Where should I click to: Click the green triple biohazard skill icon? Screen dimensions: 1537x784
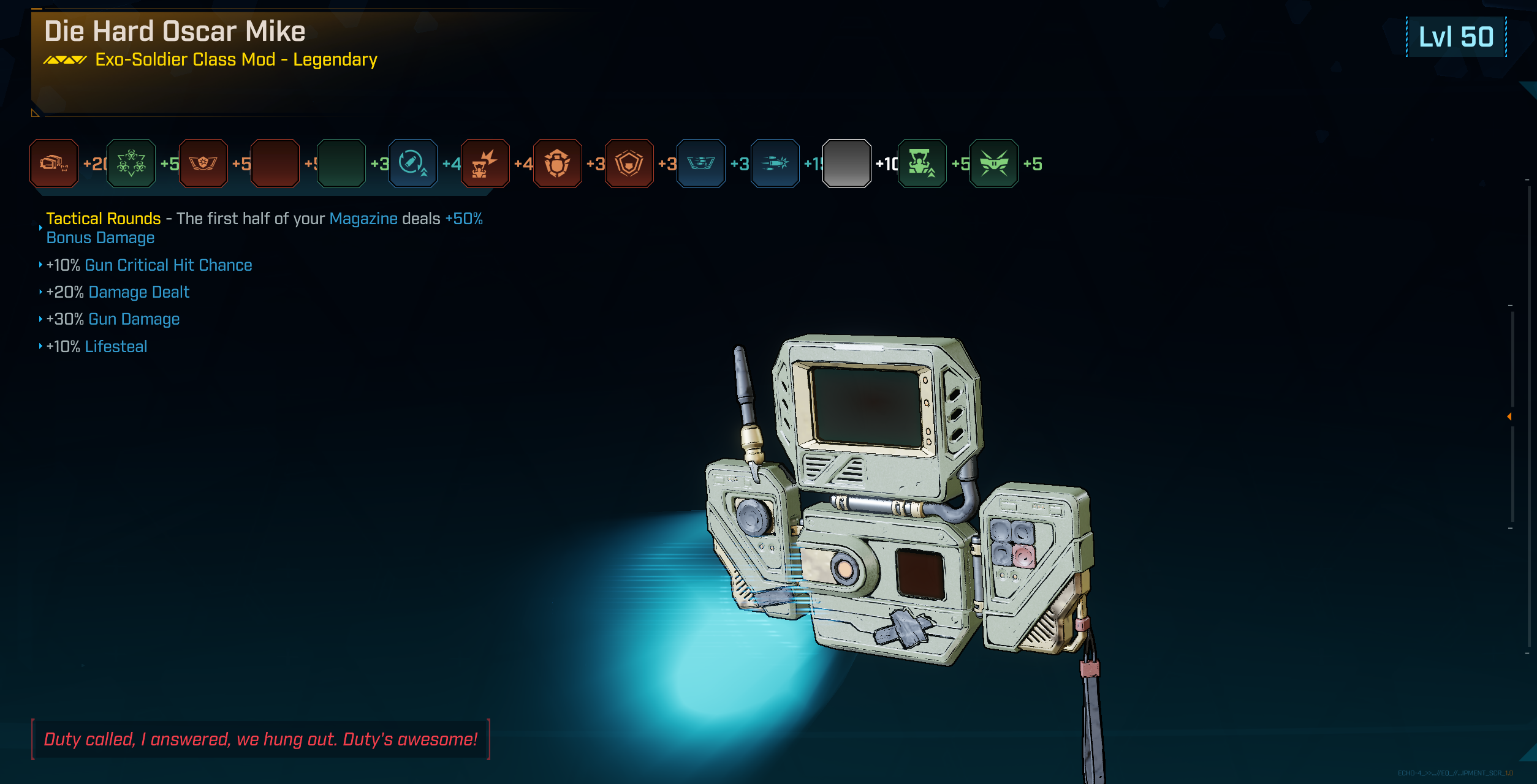point(131,164)
